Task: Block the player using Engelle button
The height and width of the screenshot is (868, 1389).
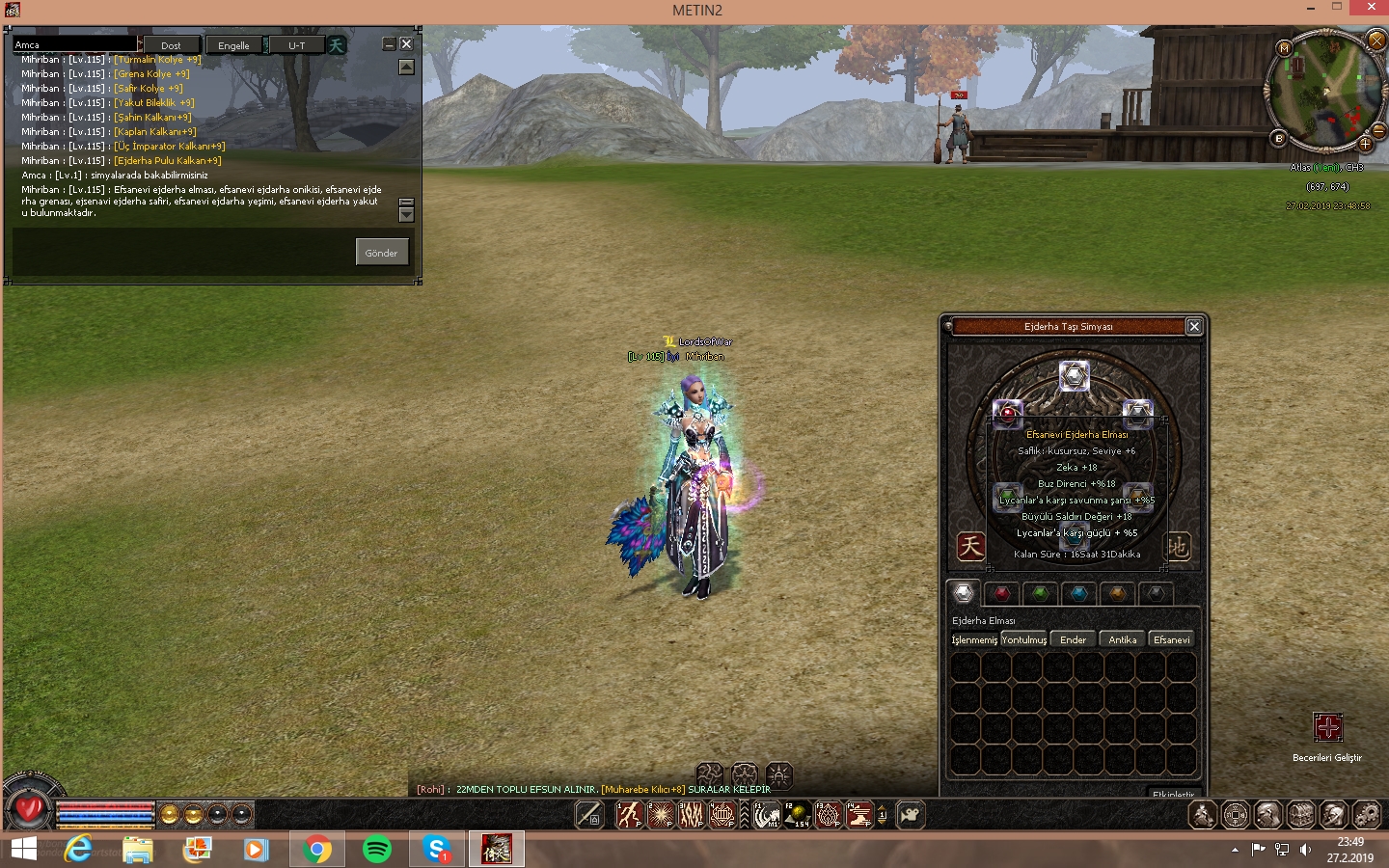Action: point(233,45)
